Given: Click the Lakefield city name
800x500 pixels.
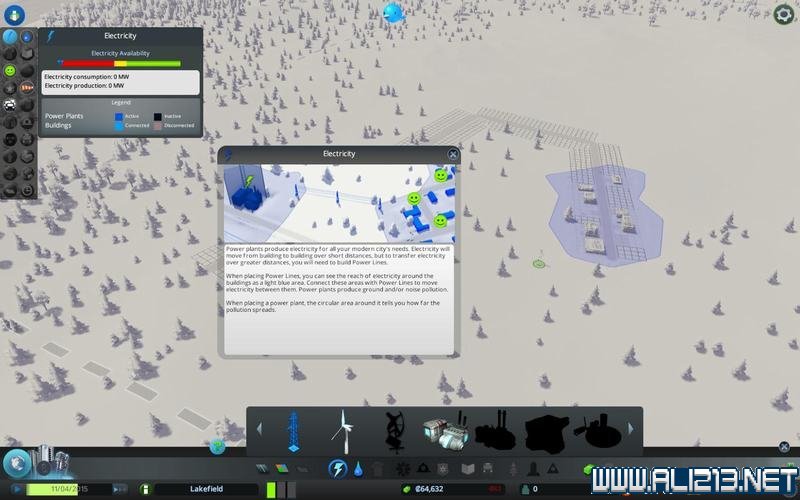Looking at the screenshot, I should [208, 489].
